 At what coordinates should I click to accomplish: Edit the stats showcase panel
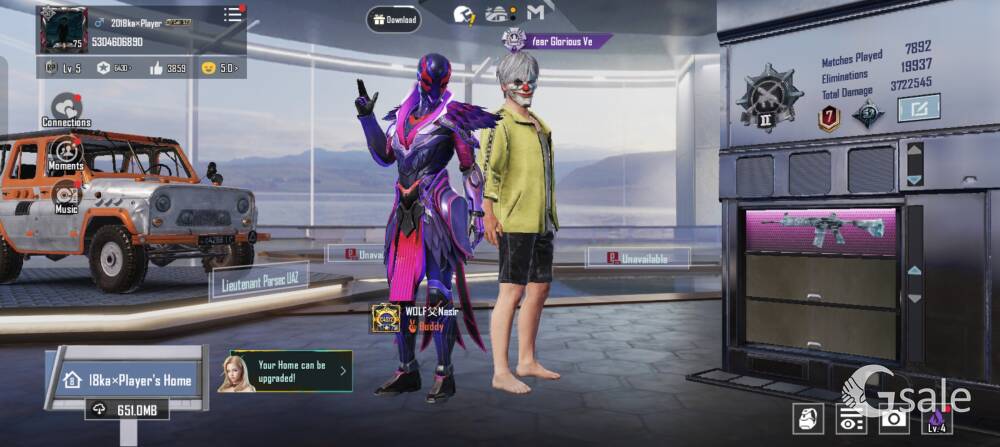[918, 107]
